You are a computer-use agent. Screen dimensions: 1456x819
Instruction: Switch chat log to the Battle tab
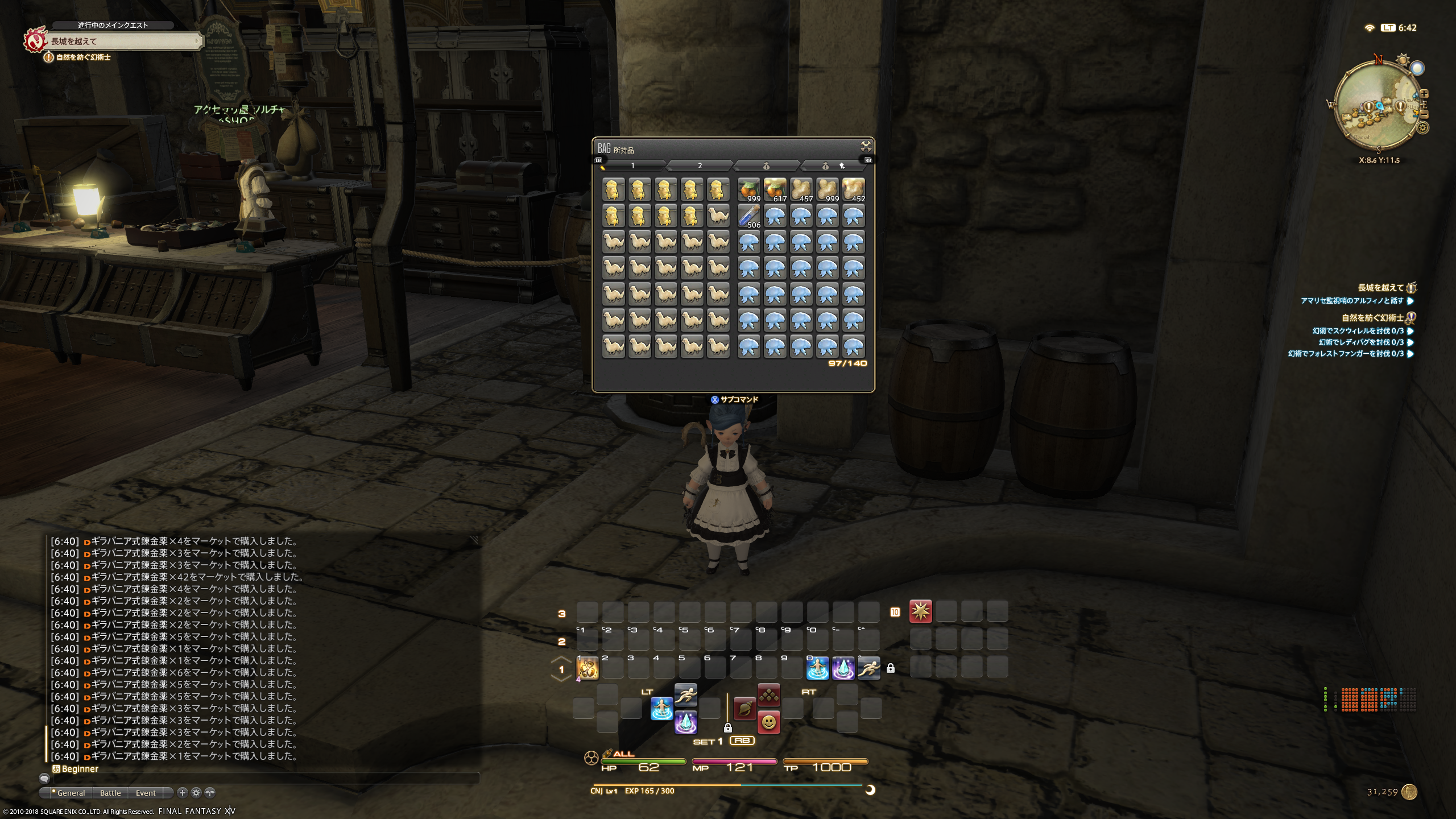(110, 793)
